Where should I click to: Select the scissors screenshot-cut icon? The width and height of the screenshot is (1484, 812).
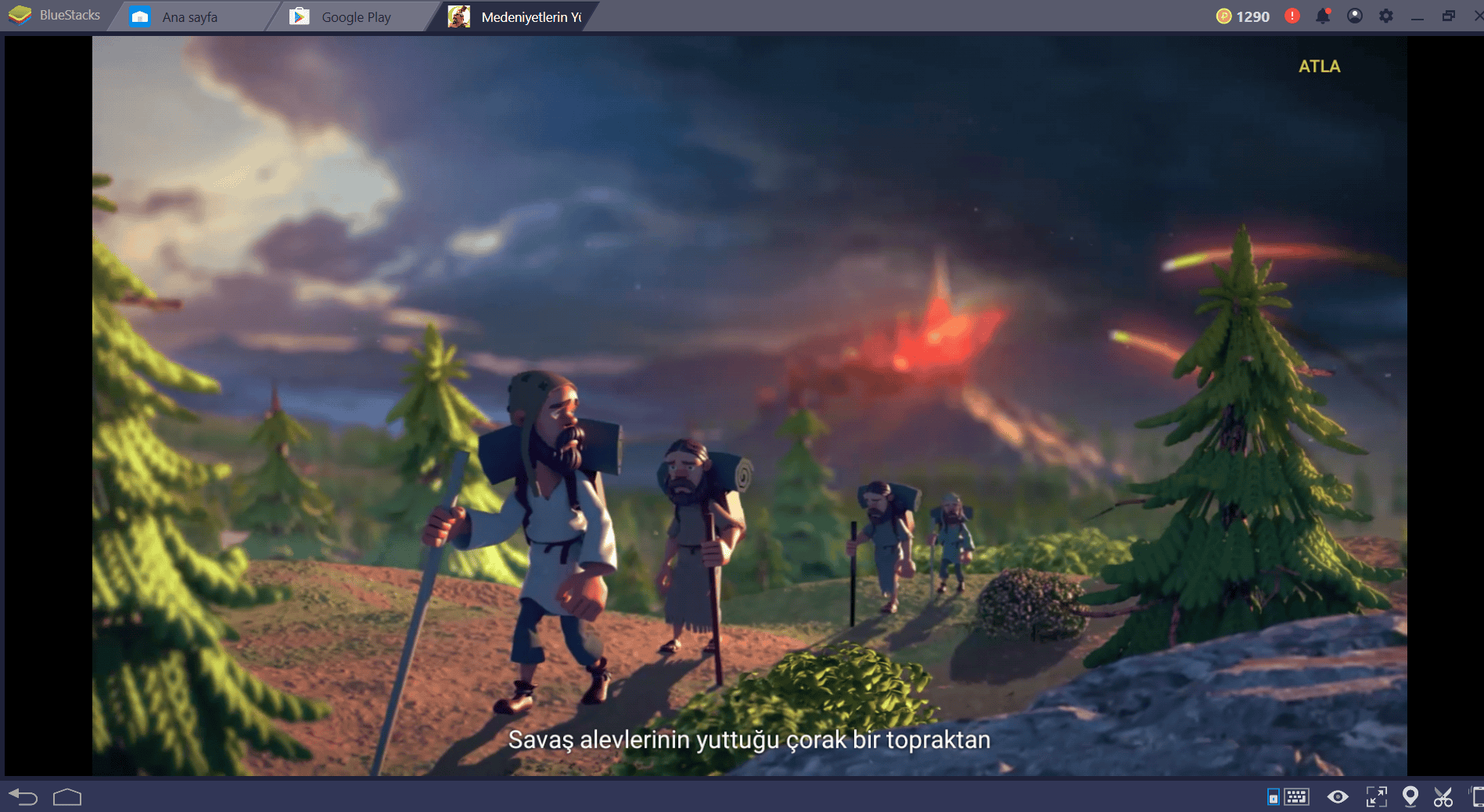tap(1444, 797)
